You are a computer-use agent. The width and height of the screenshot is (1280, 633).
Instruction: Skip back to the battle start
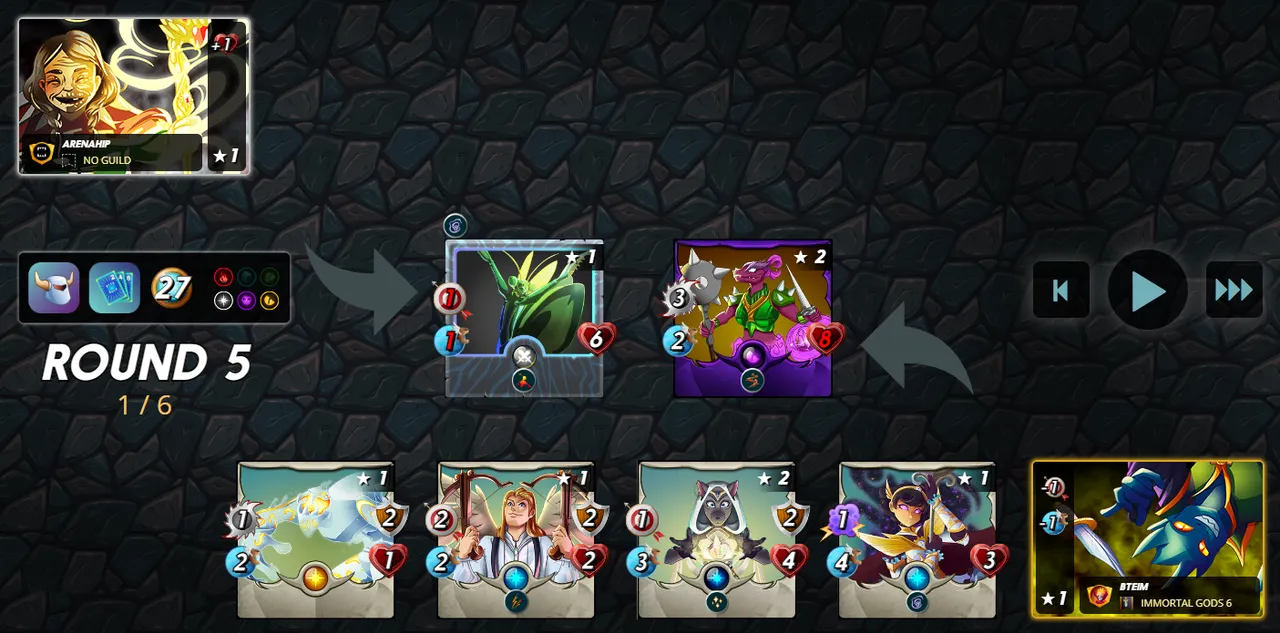[x=1061, y=291]
